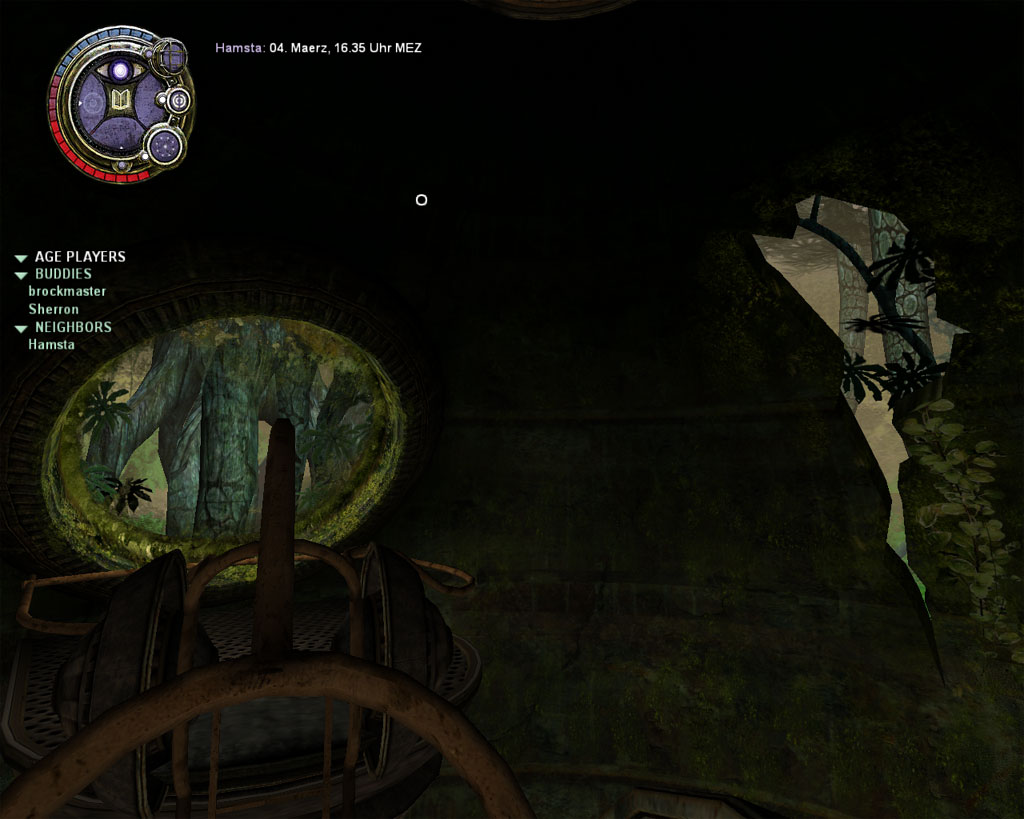Select buddy brockmaster in the player list
This screenshot has width=1024, height=819.
click(67, 291)
